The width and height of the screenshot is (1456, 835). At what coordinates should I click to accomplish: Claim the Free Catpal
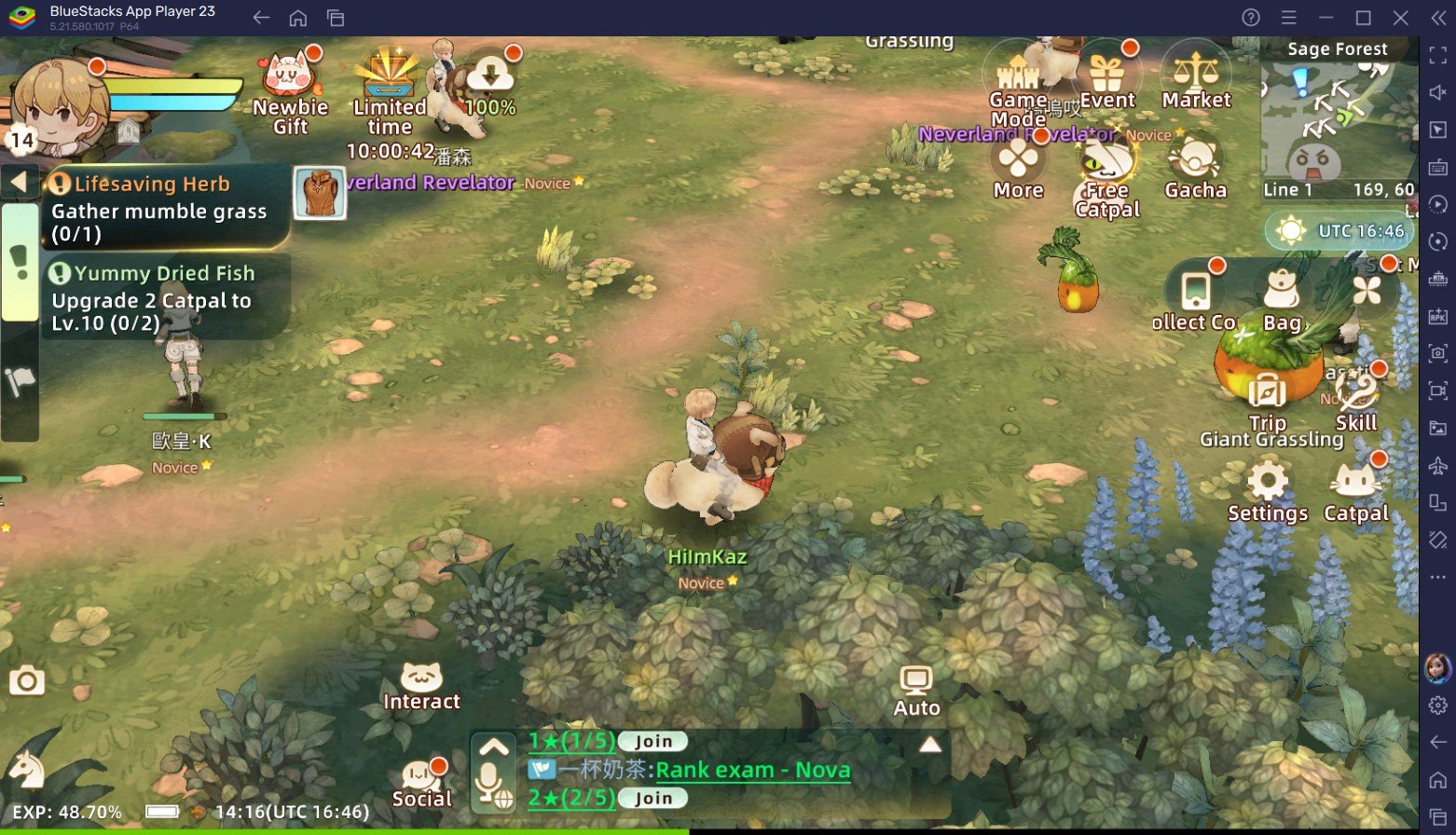(1106, 160)
